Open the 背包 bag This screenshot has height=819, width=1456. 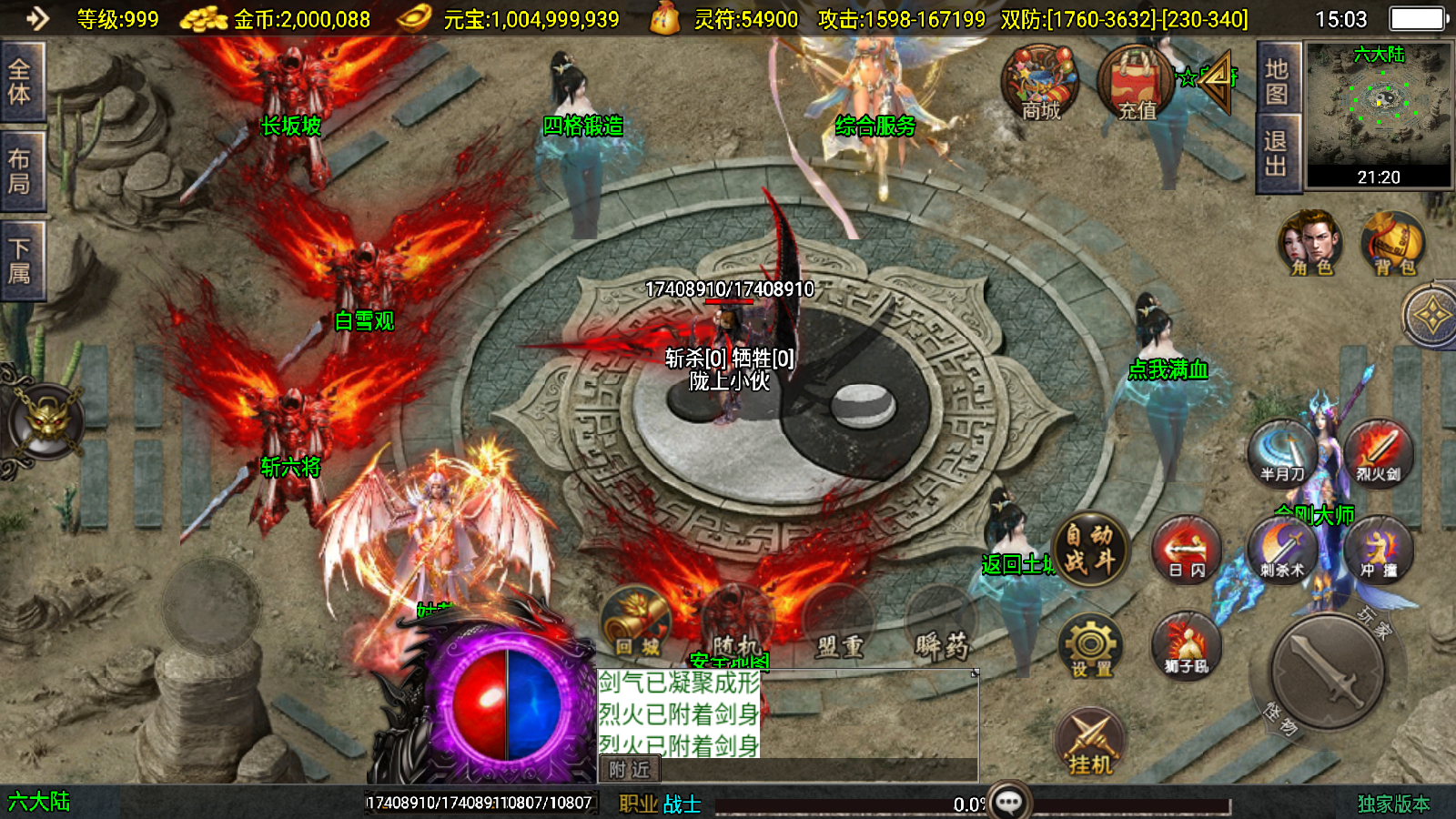click(1394, 244)
